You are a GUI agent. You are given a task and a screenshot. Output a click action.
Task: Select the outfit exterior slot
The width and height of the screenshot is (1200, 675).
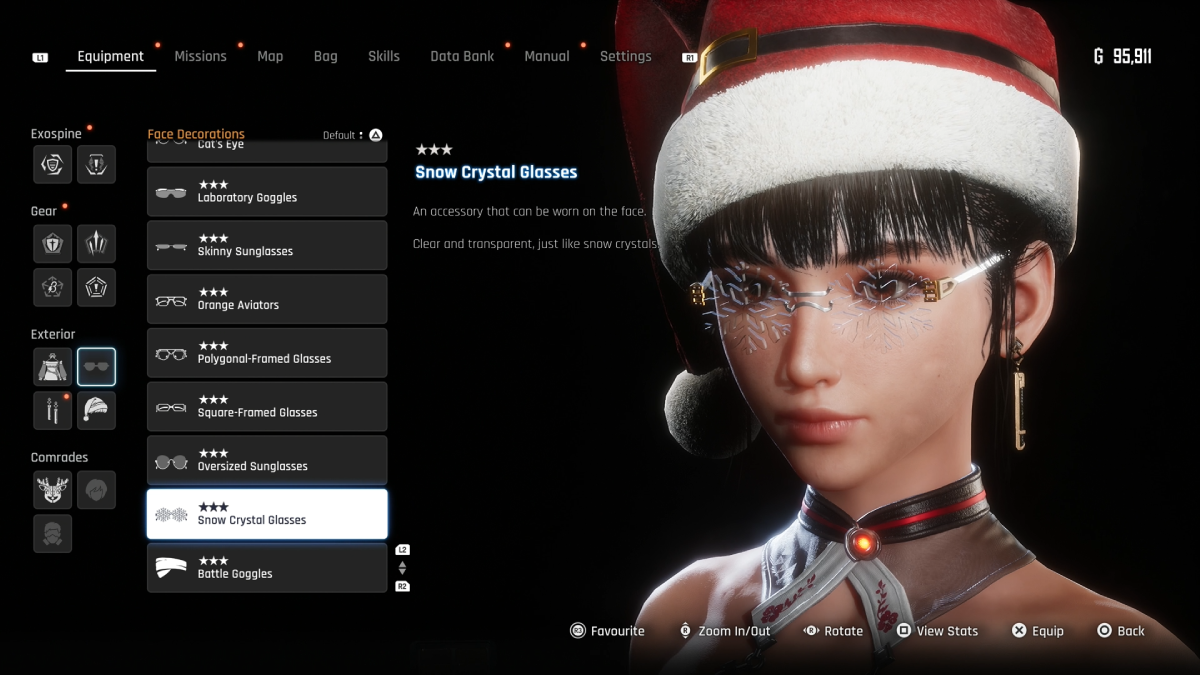(52, 367)
